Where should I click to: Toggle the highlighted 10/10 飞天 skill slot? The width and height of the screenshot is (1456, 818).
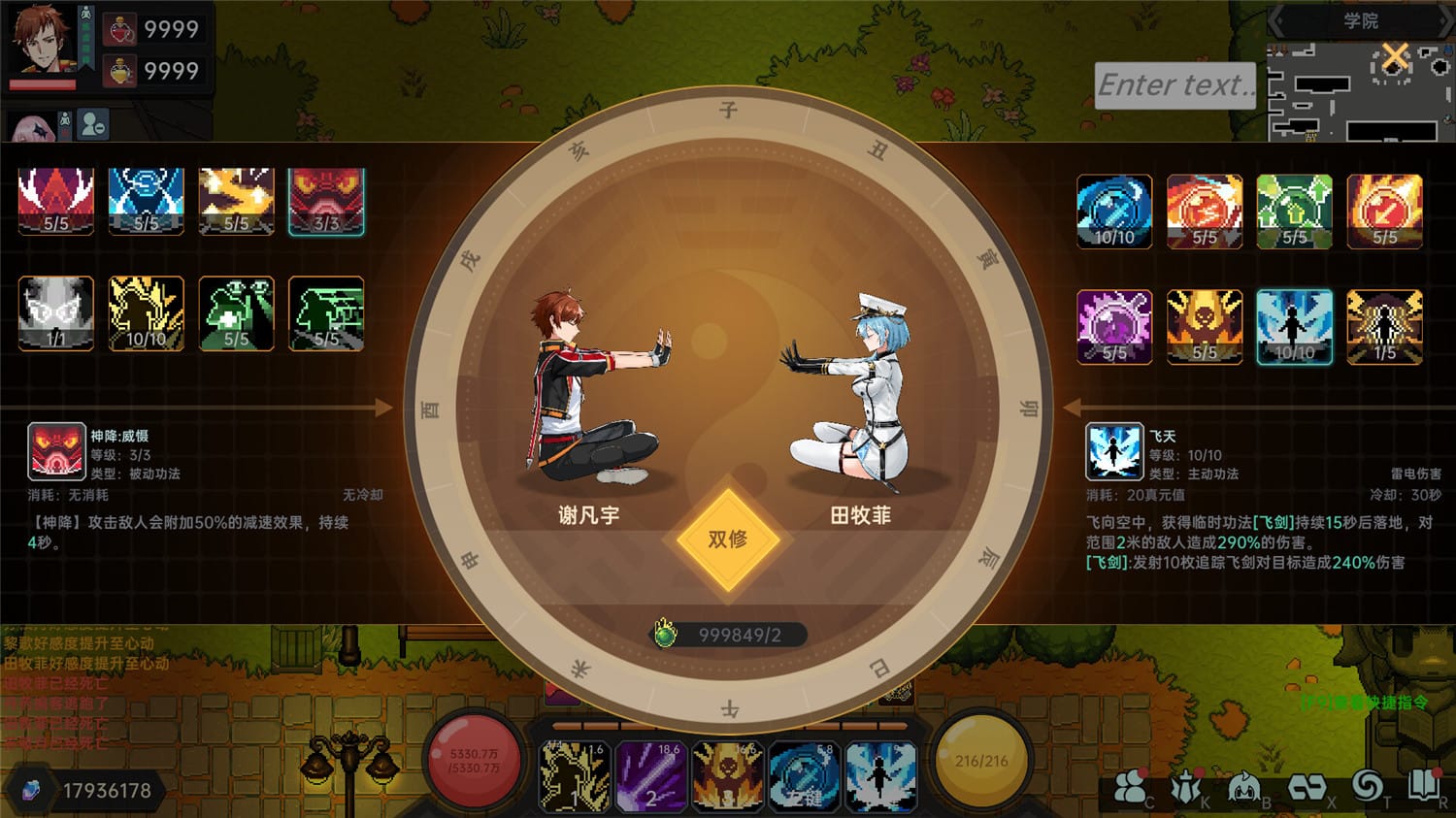(1295, 327)
